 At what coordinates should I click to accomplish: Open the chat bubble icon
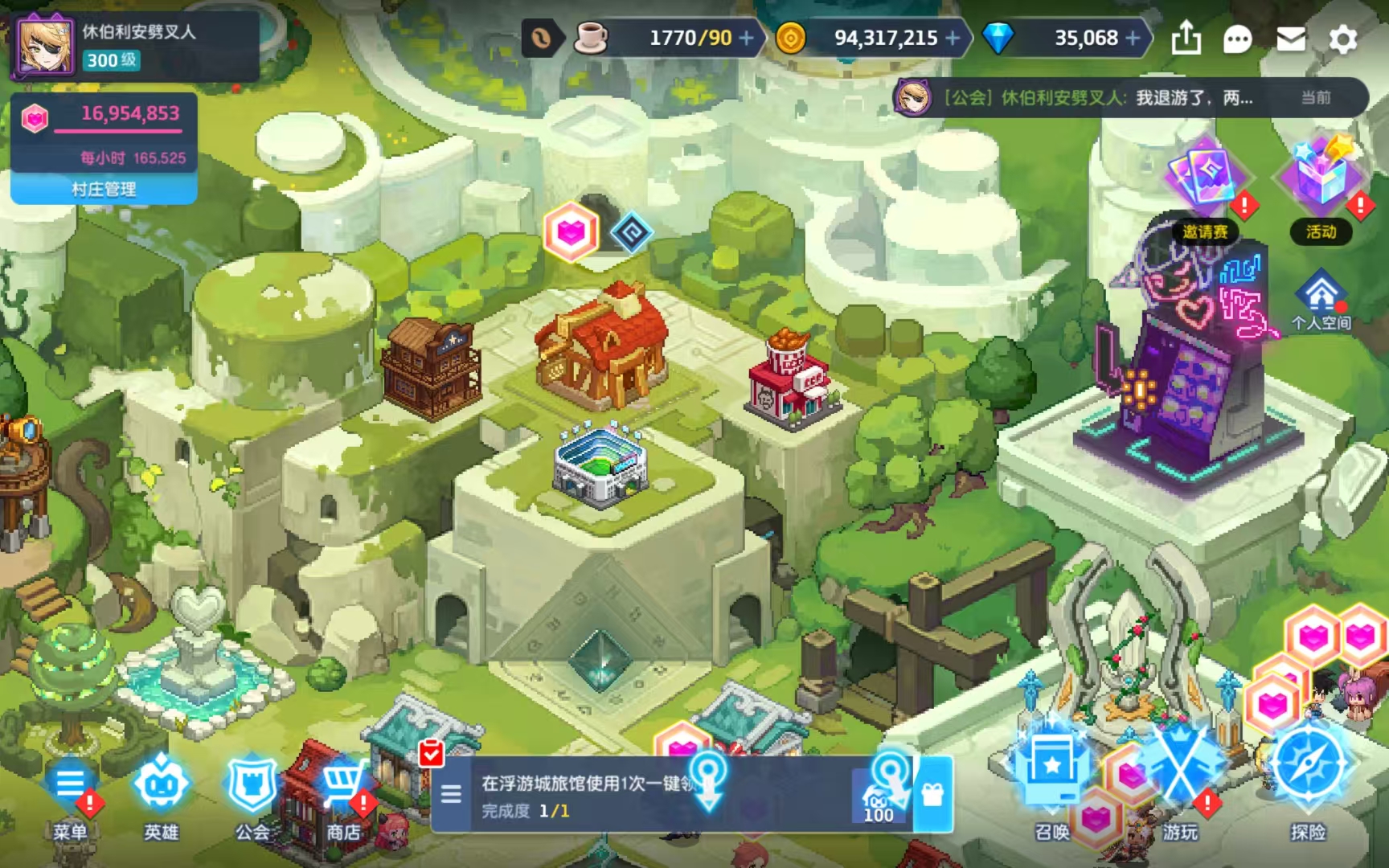pyautogui.click(x=1237, y=39)
